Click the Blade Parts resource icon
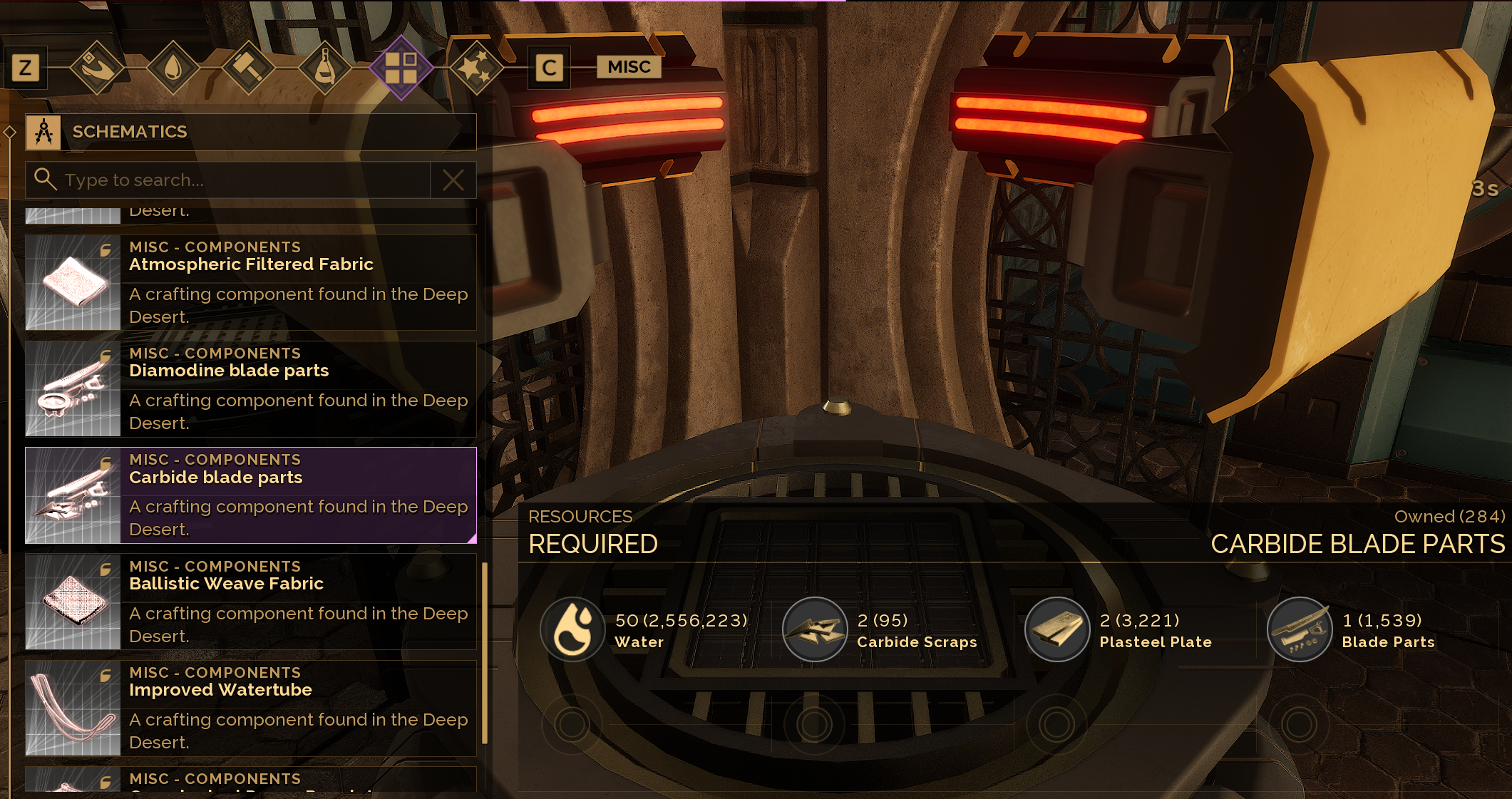Screen dimensions: 1512x799 click(1300, 629)
